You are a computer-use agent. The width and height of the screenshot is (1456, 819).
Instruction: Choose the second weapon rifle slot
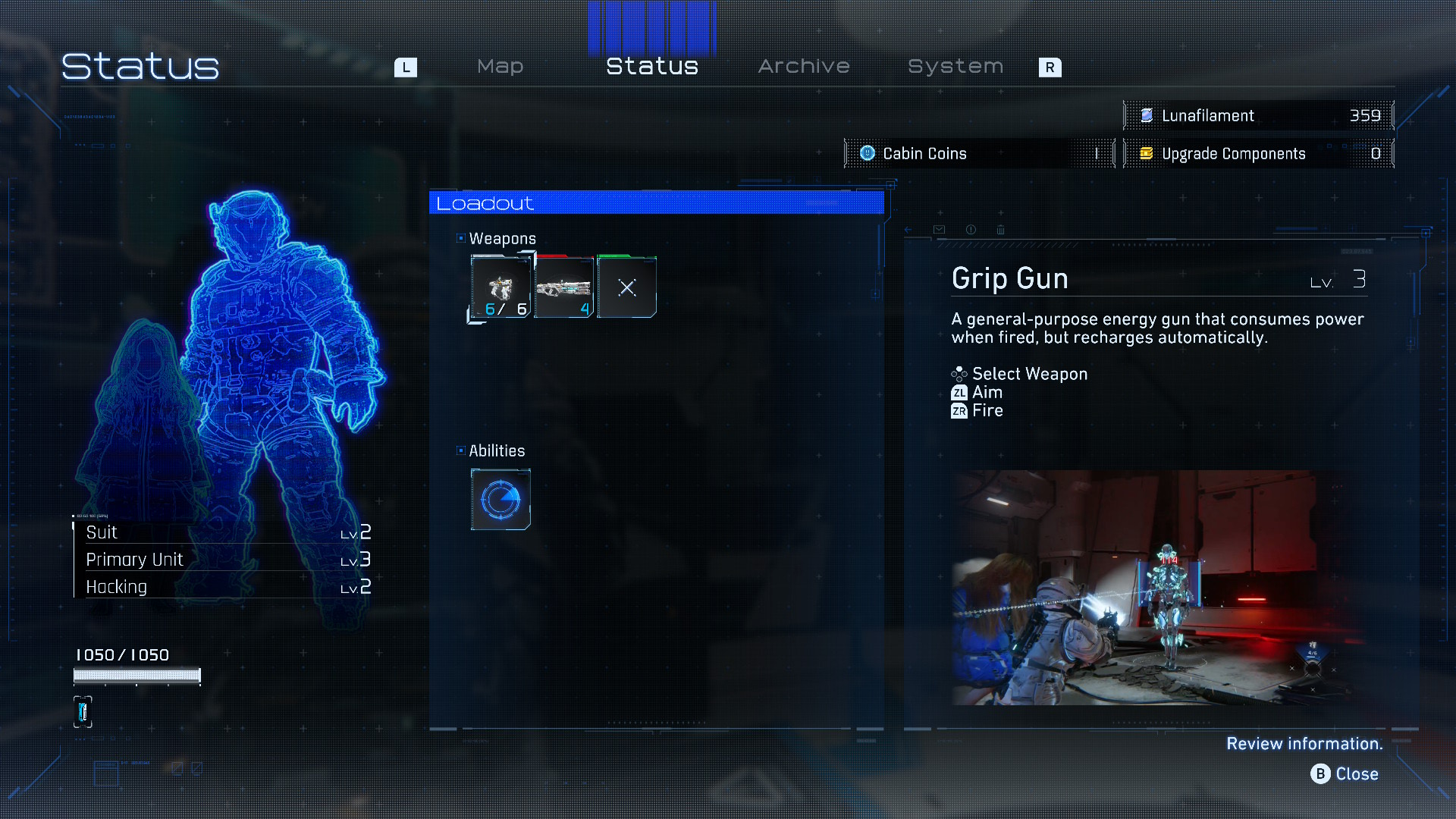[563, 287]
